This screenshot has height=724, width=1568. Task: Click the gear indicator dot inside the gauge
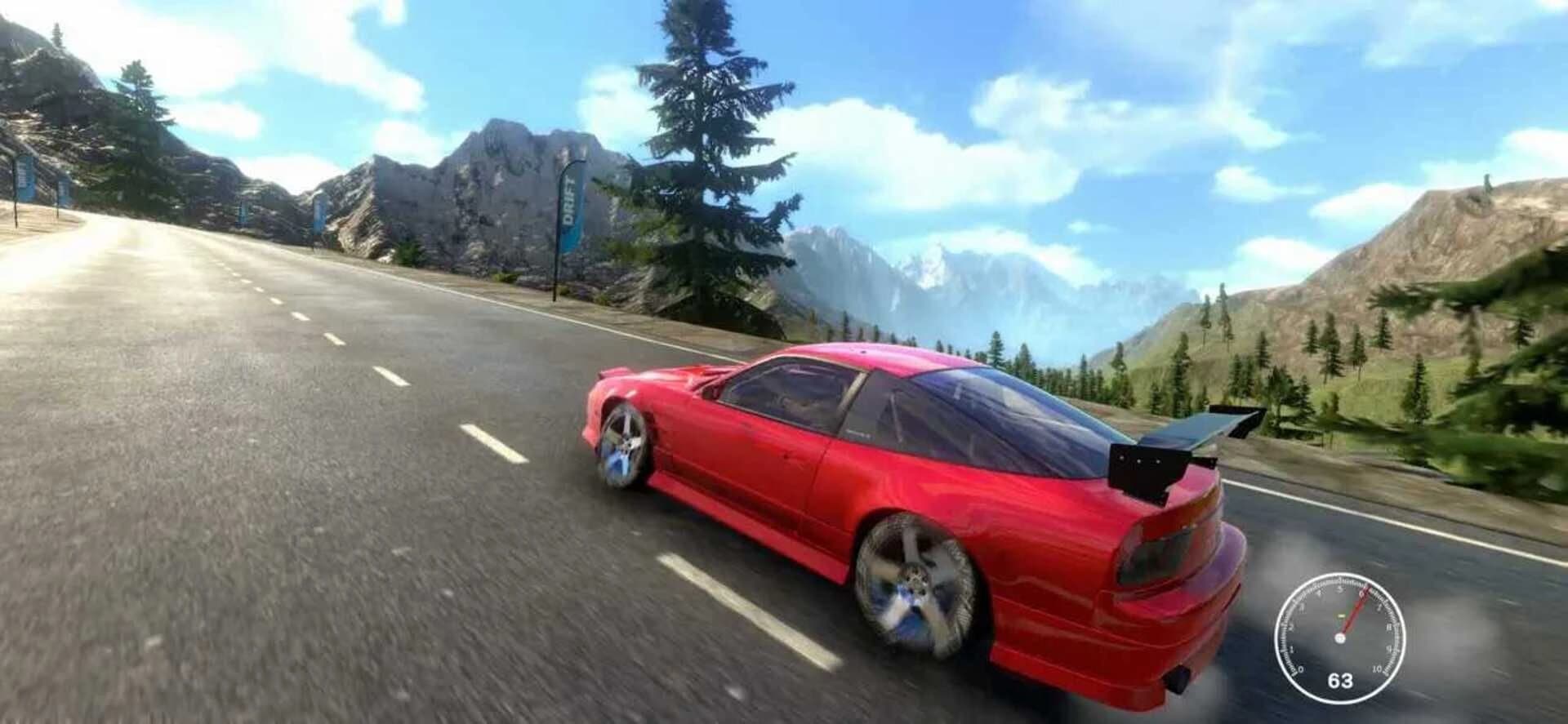[1341, 615]
